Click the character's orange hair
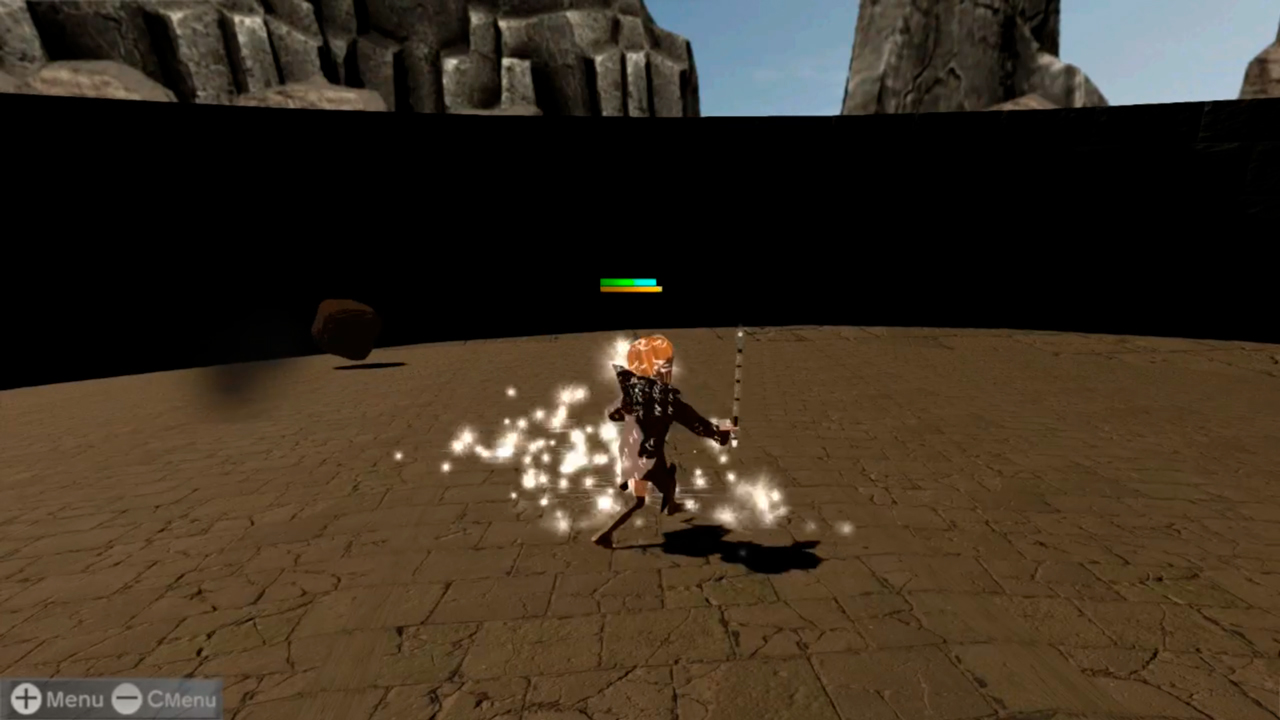1280x720 pixels. 650,350
